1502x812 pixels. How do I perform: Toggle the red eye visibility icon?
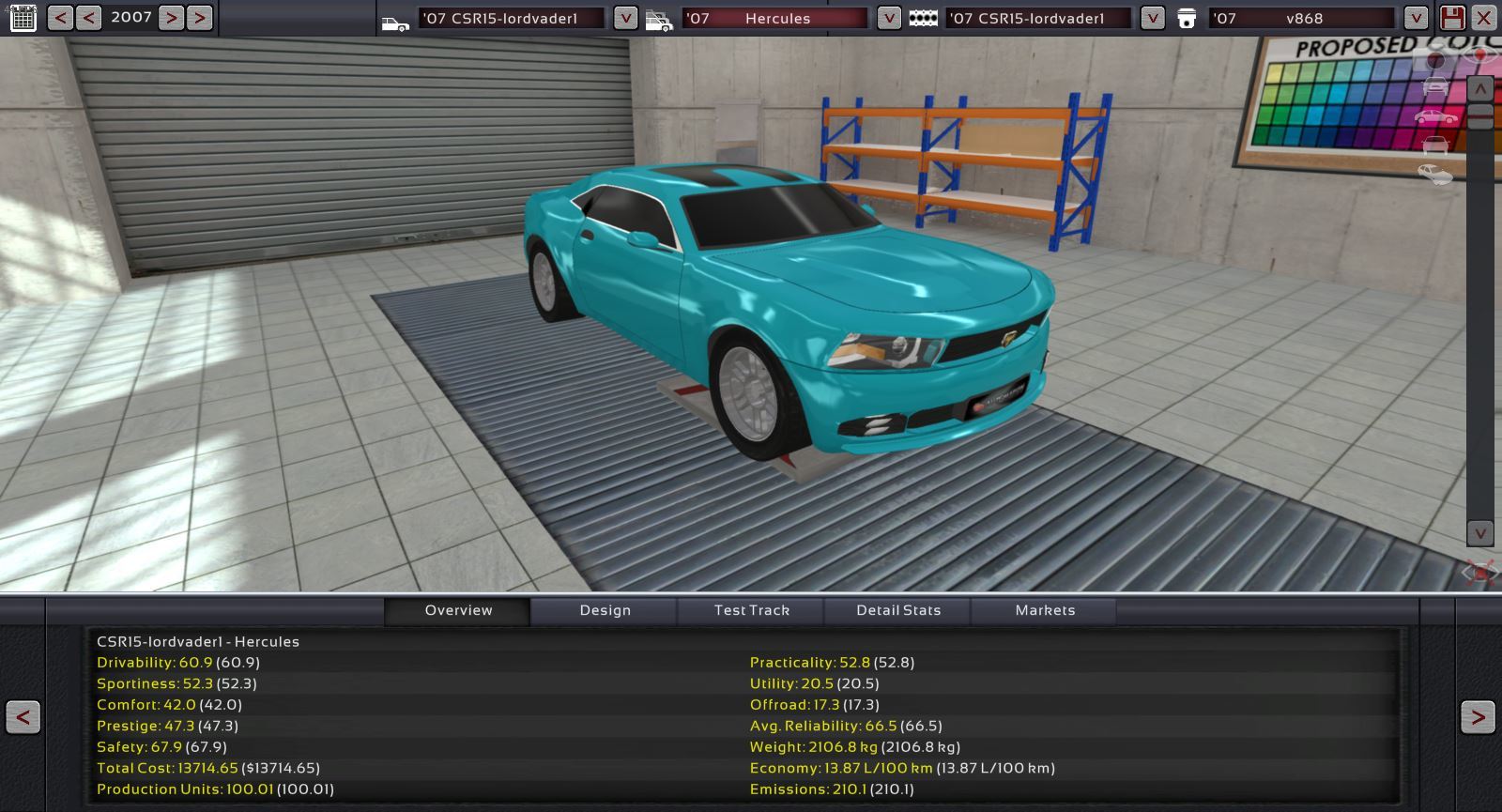[x=1481, y=54]
